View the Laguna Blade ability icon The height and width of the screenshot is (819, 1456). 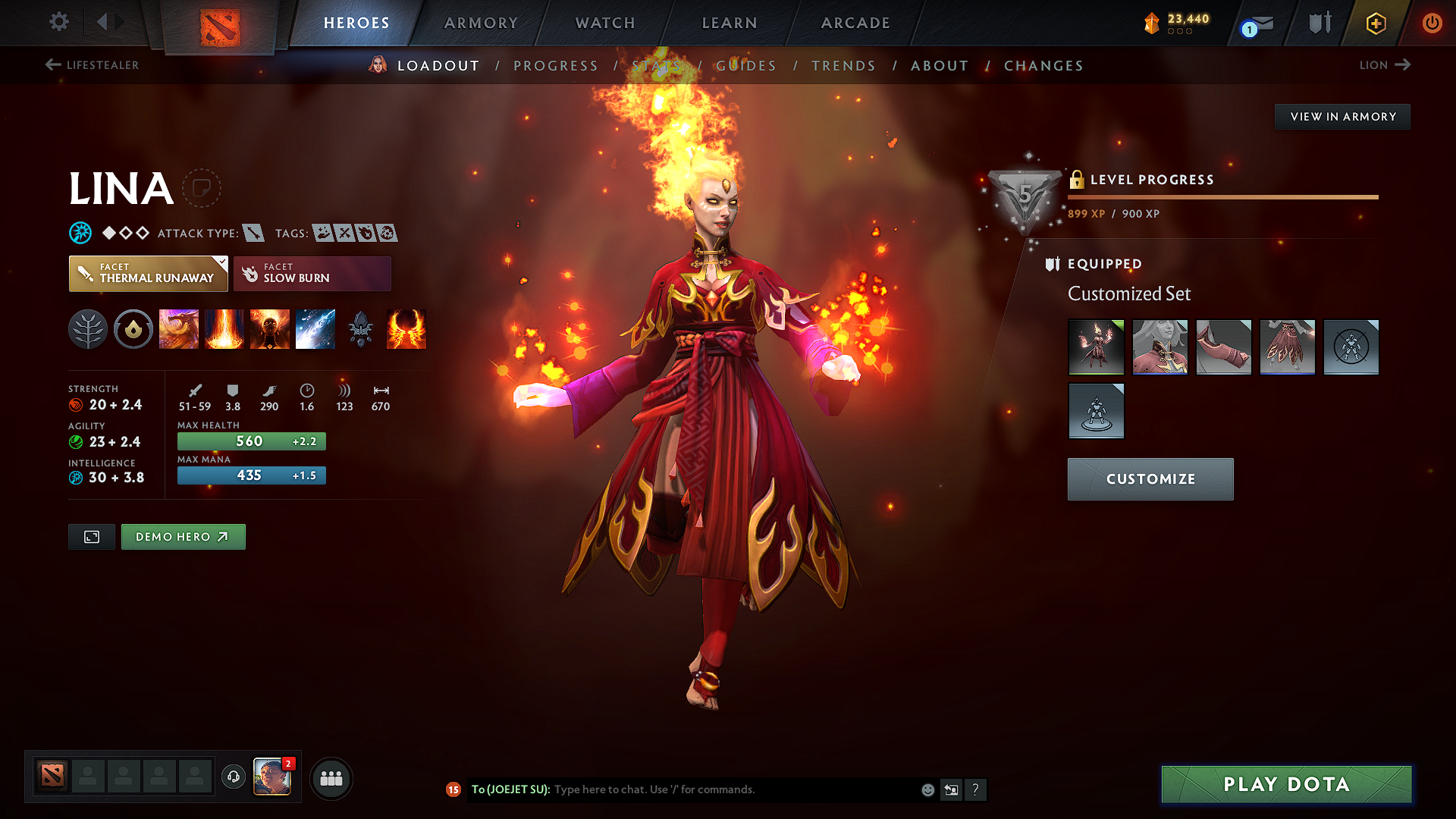click(x=315, y=329)
